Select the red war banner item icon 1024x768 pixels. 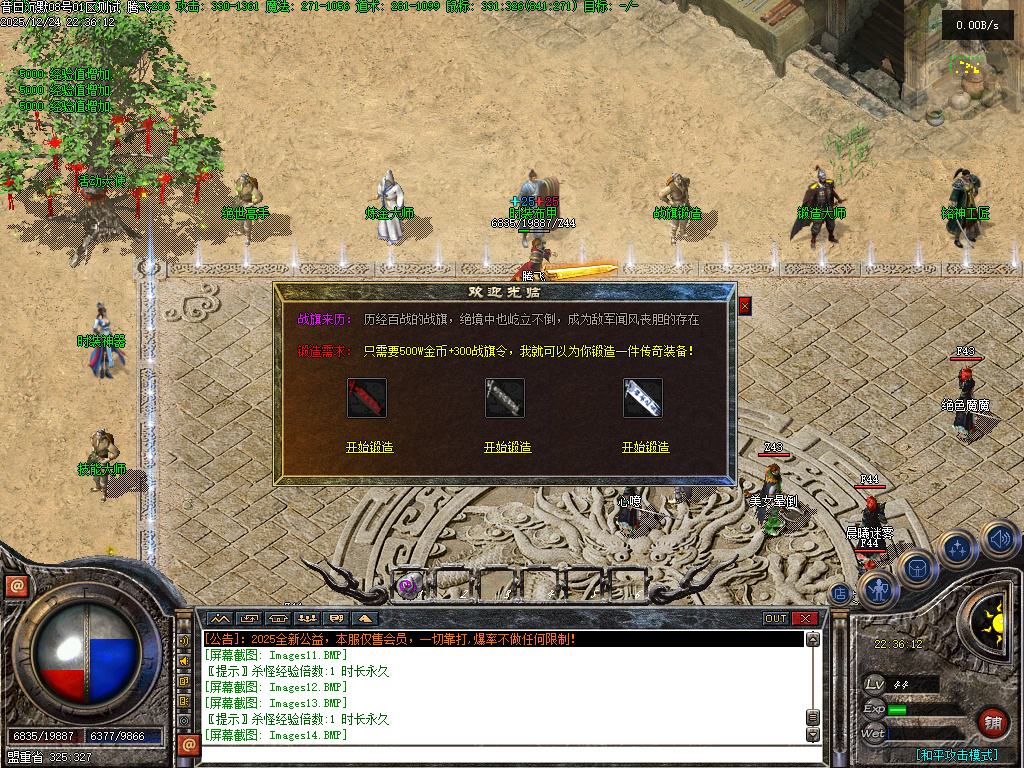tap(367, 398)
